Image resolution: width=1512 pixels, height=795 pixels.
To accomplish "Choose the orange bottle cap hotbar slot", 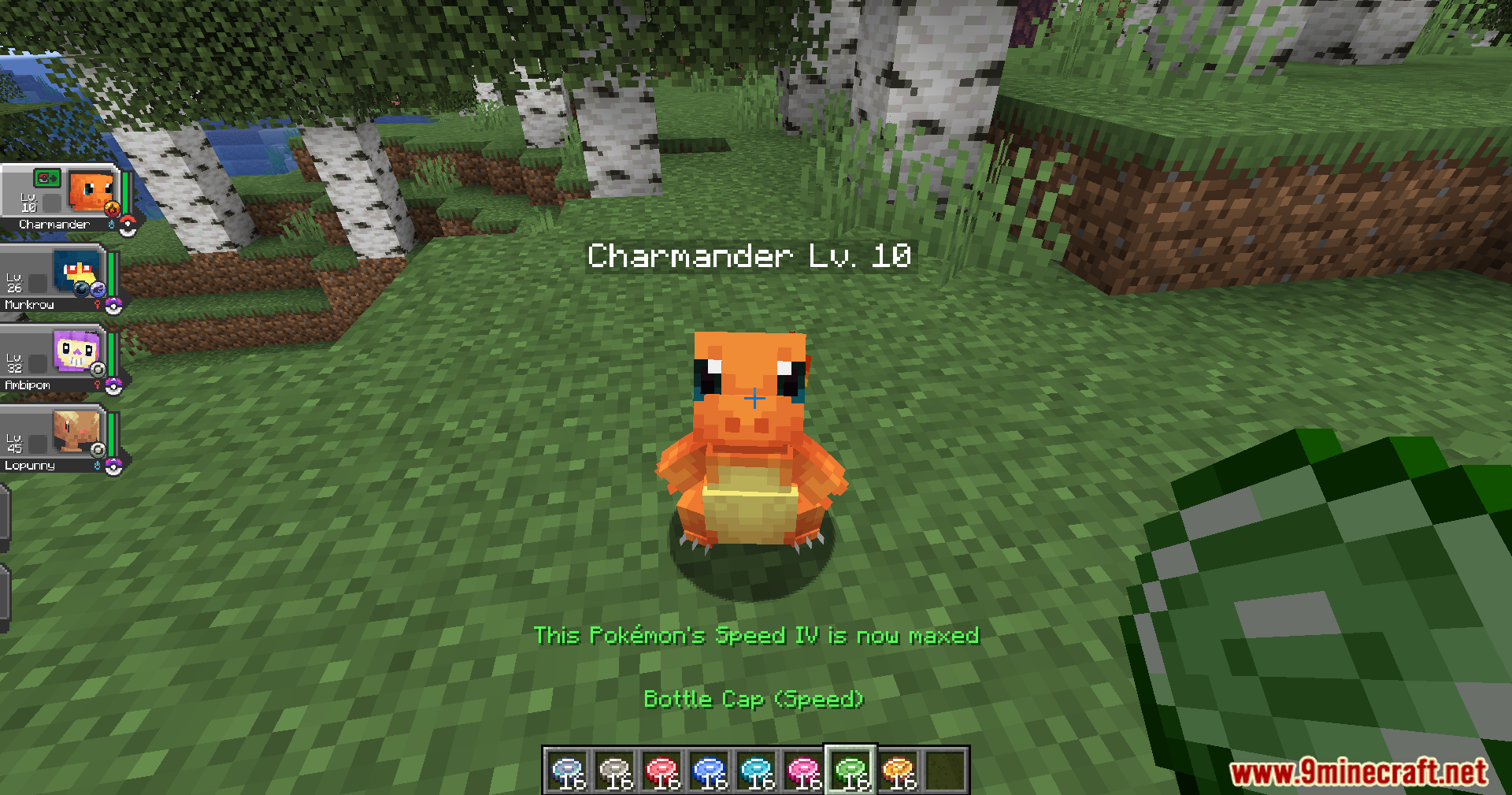I will (x=899, y=771).
